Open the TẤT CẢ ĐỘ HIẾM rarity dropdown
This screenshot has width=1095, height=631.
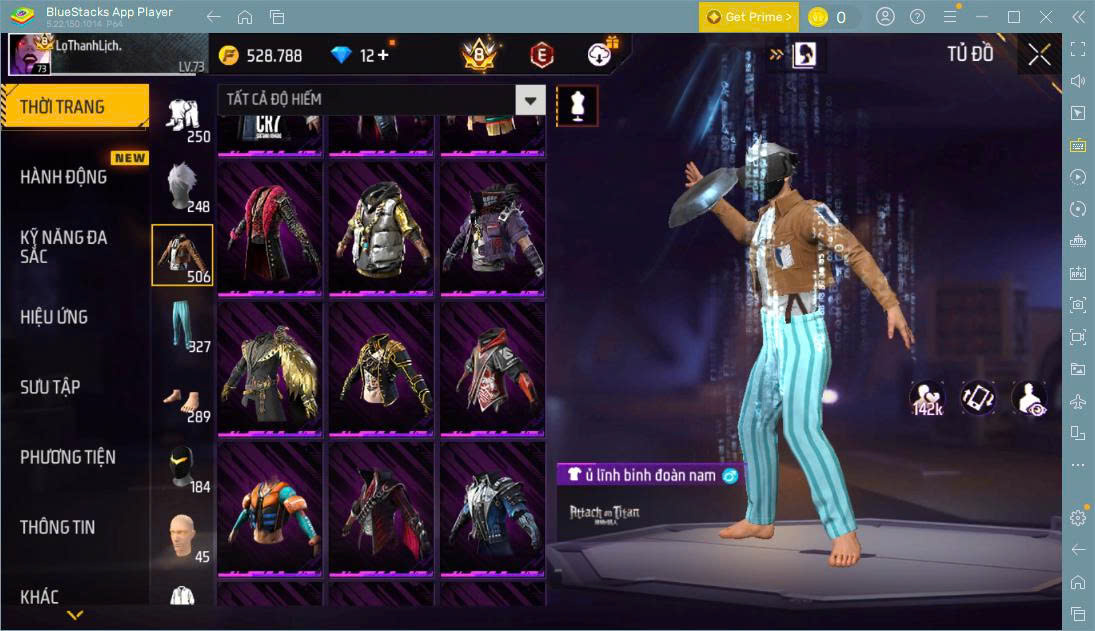click(381, 99)
